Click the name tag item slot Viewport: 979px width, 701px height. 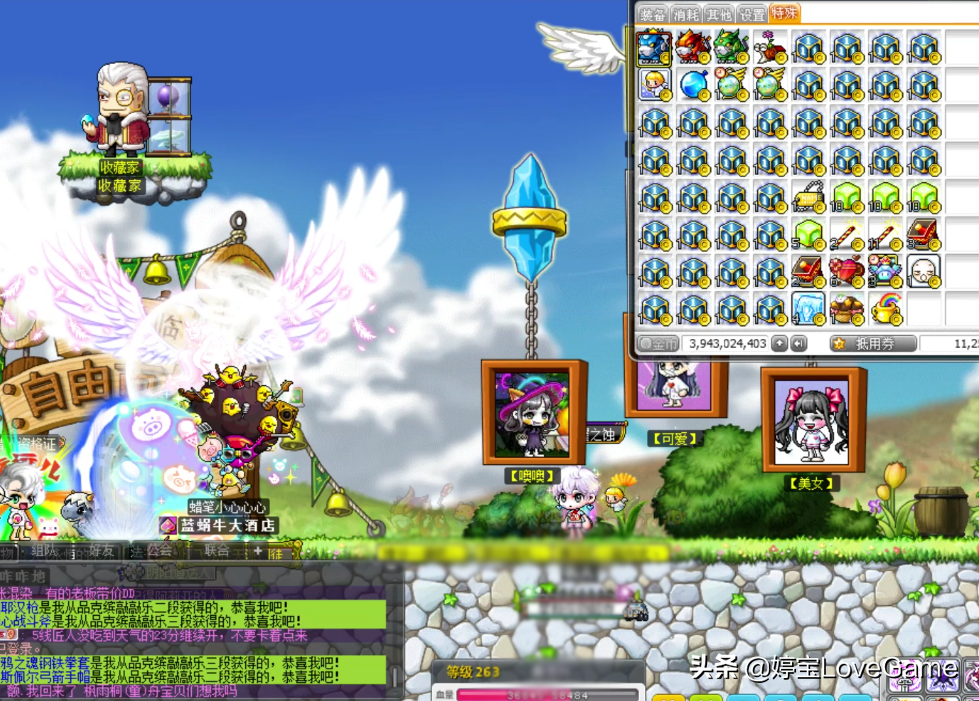pyautogui.click(x=808, y=197)
